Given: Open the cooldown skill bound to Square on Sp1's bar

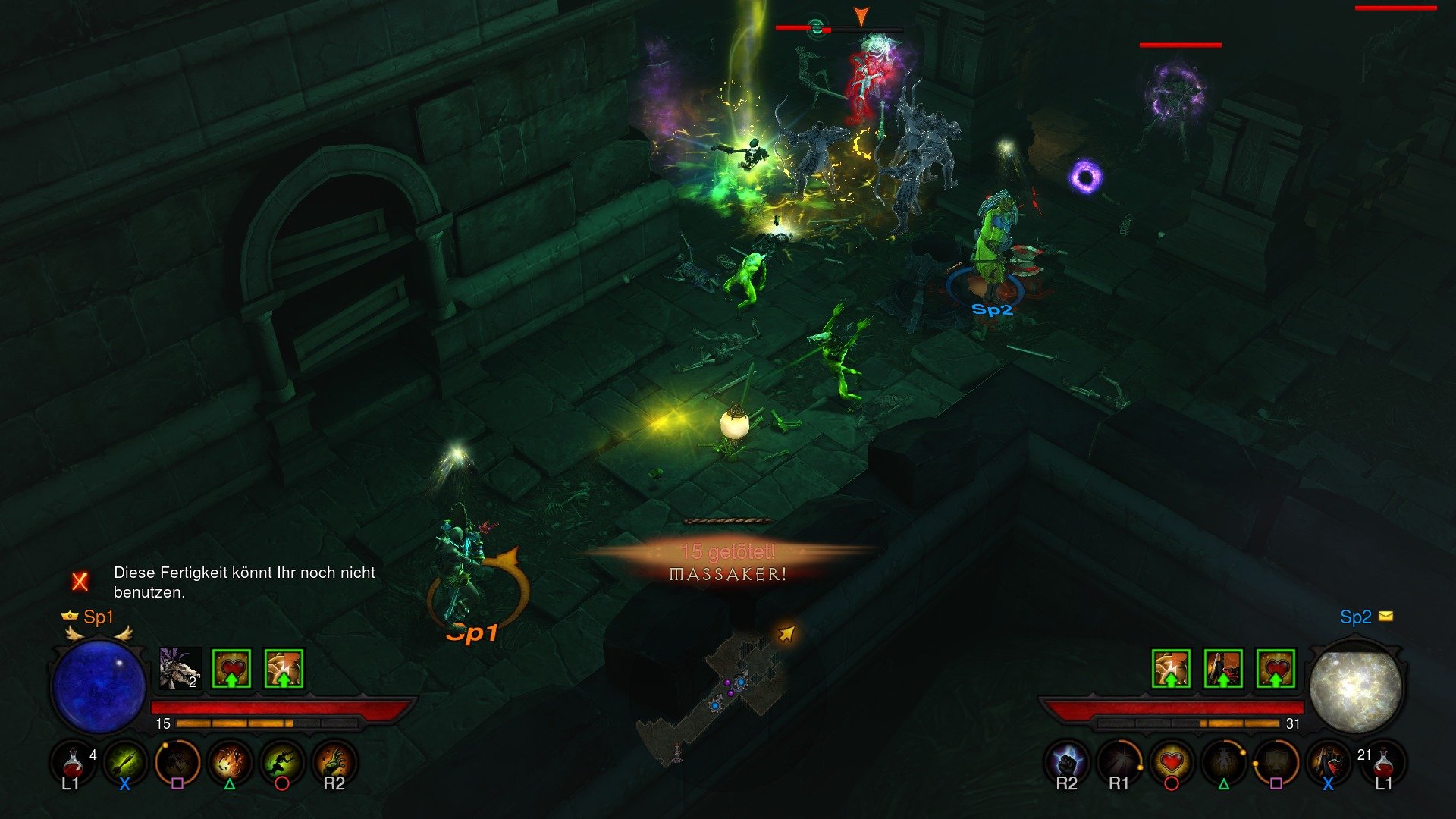Looking at the screenshot, I should tap(178, 764).
